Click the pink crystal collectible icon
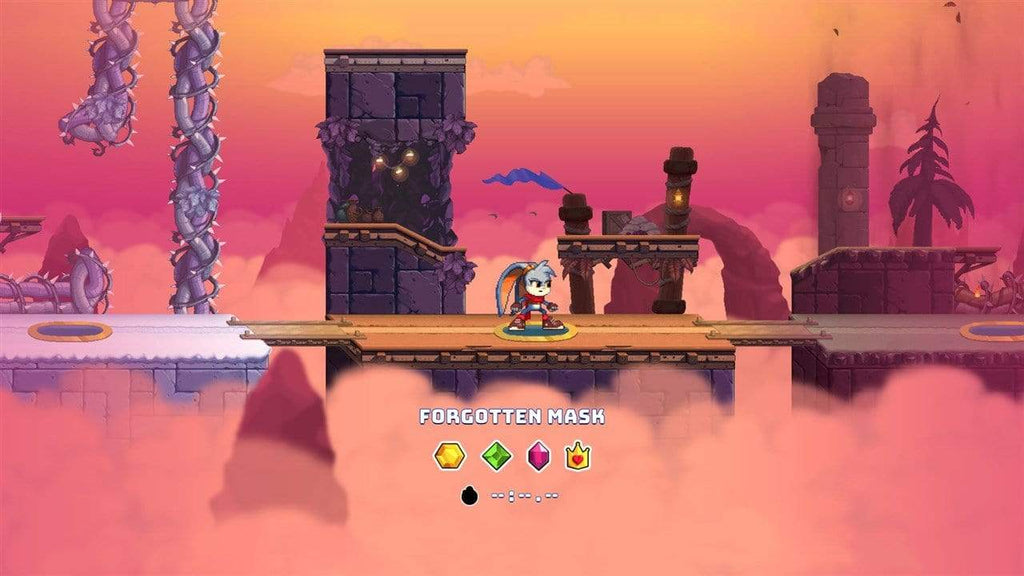Viewport: 1024px width, 576px height. [539, 457]
